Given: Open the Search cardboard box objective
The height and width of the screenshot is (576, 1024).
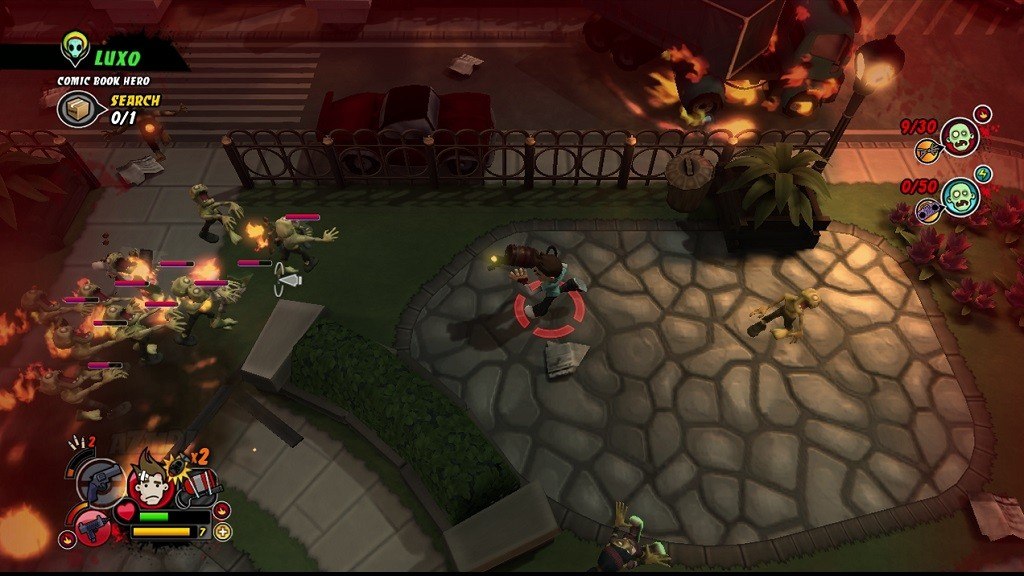Looking at the screenshot, I should tap(76, 109).
